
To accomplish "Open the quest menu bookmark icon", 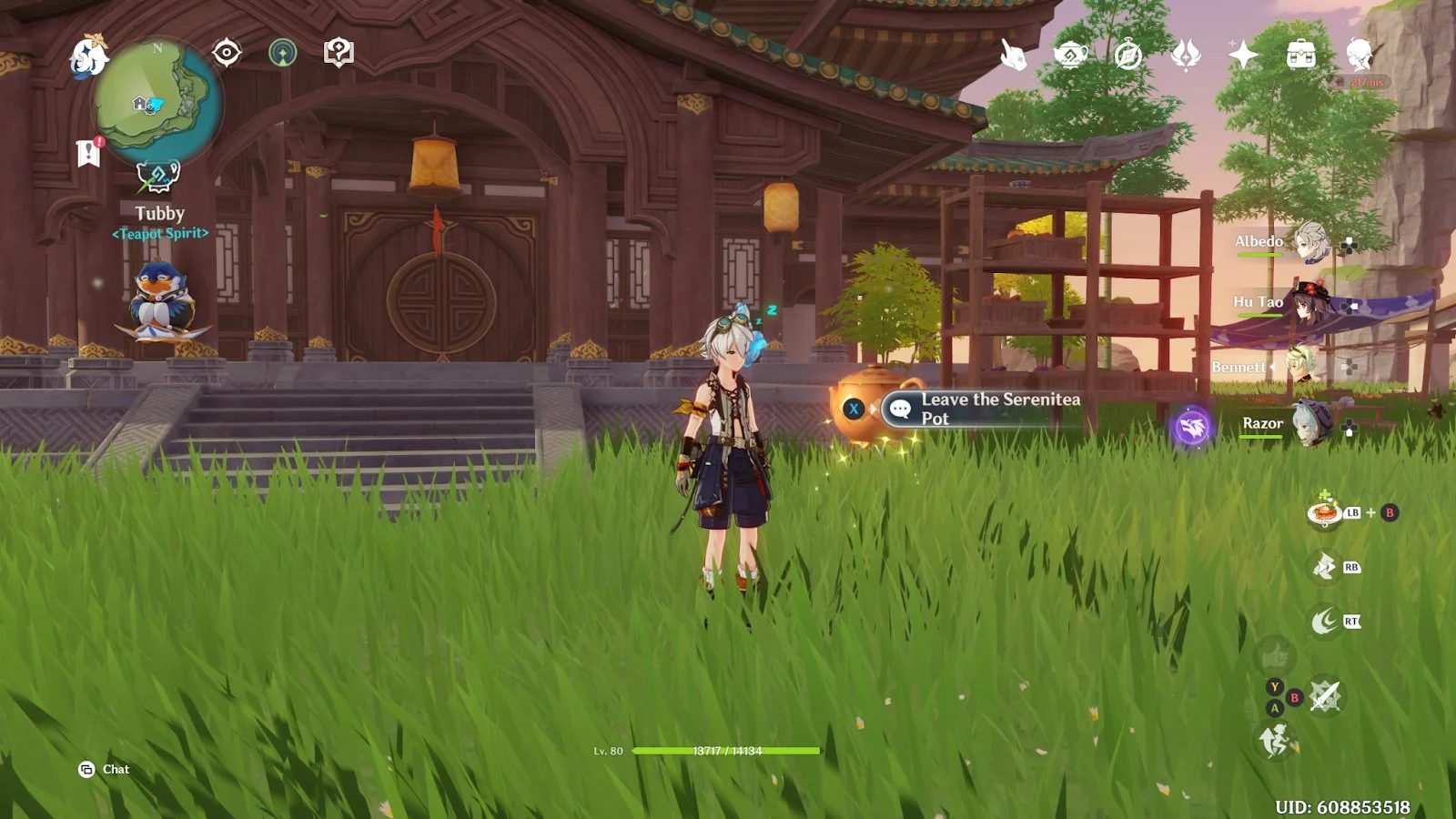I will click(88, 153).
